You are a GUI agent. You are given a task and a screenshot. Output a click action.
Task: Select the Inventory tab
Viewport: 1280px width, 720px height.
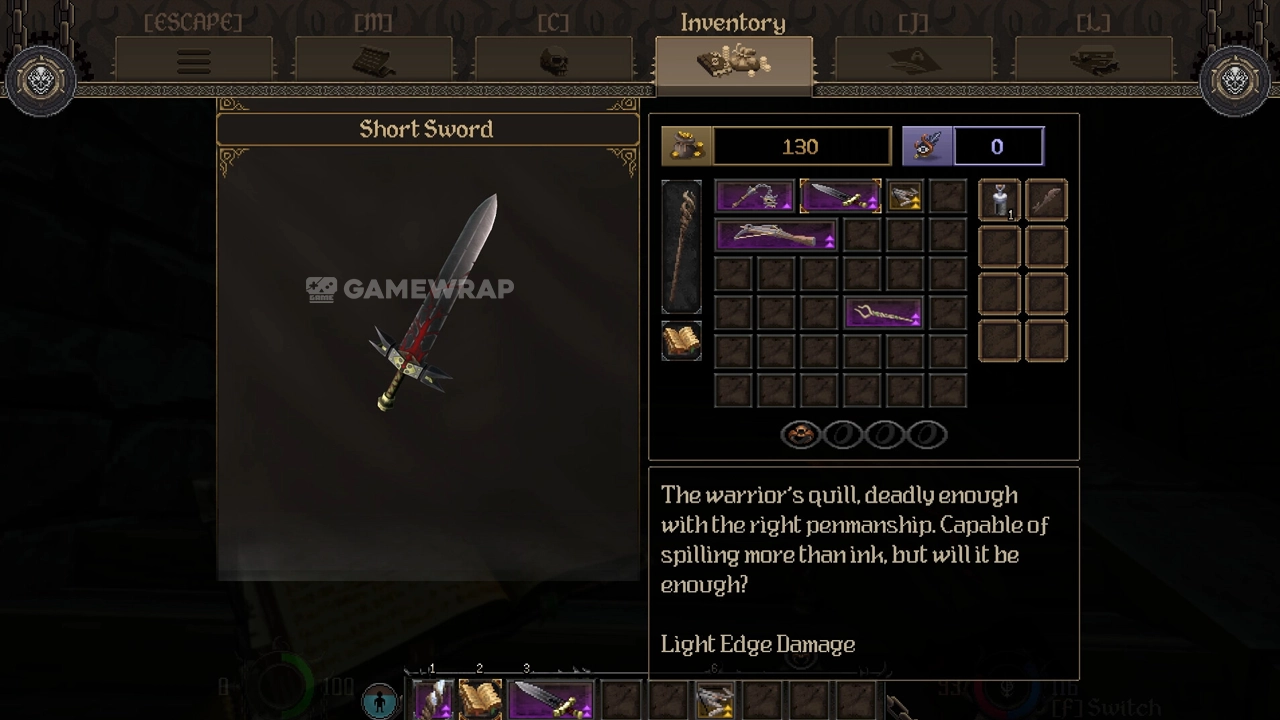[733, 61]
